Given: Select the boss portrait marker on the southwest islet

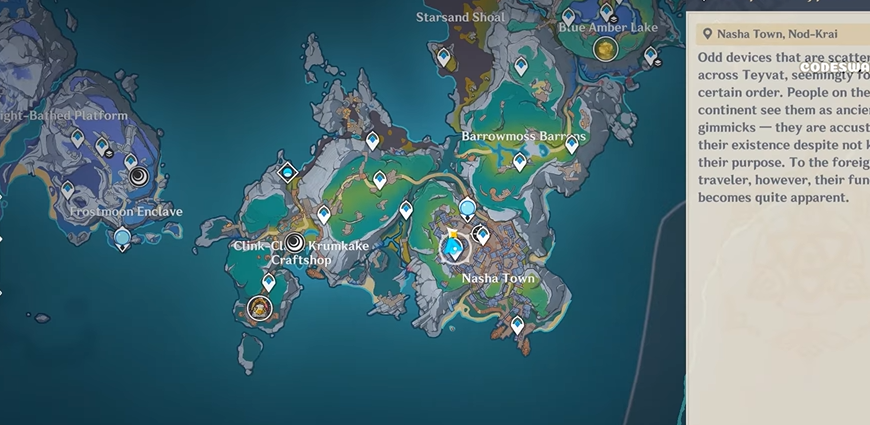Looking at the screenshot, I should (x=260, y=309).
